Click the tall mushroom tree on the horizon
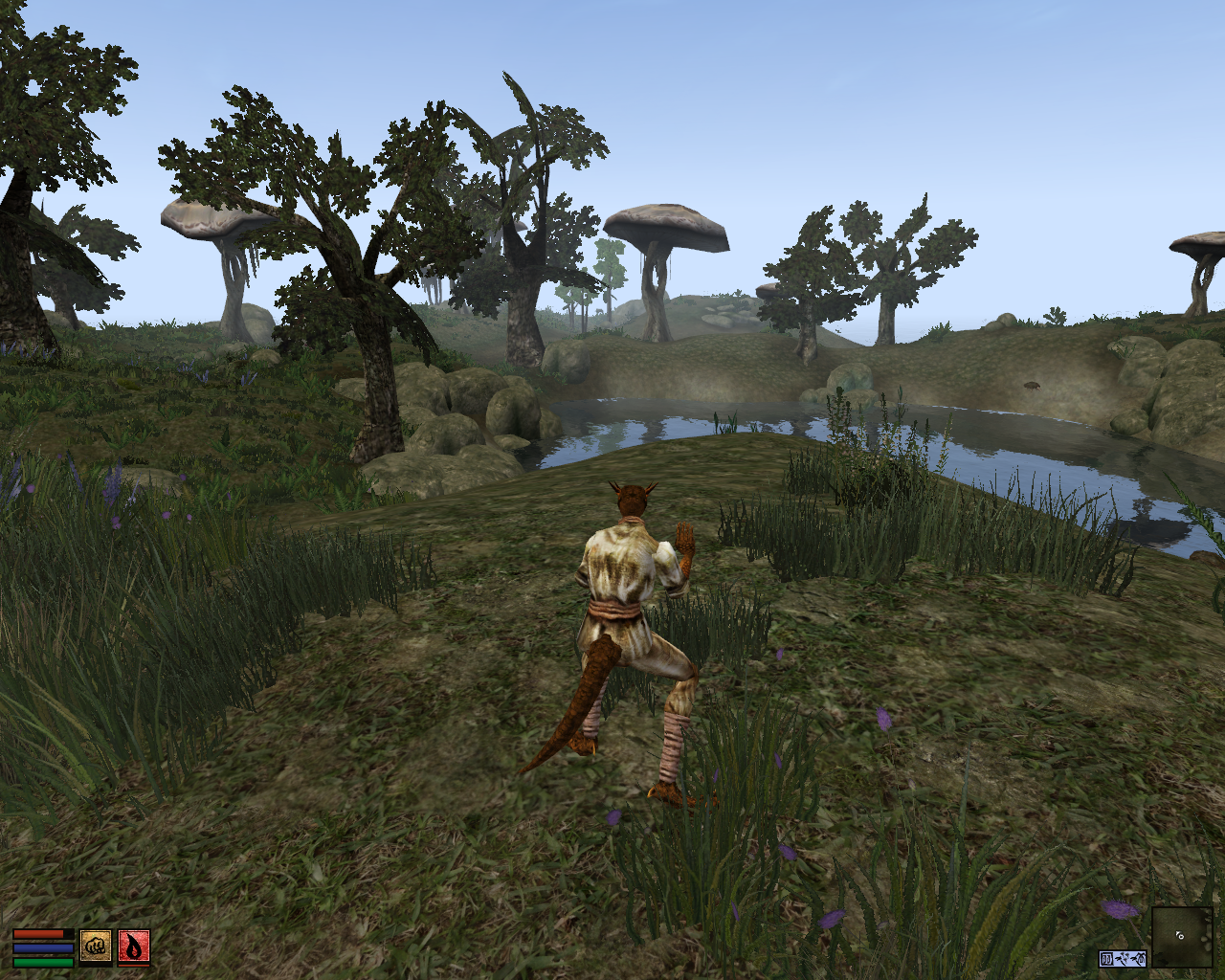 665,222
